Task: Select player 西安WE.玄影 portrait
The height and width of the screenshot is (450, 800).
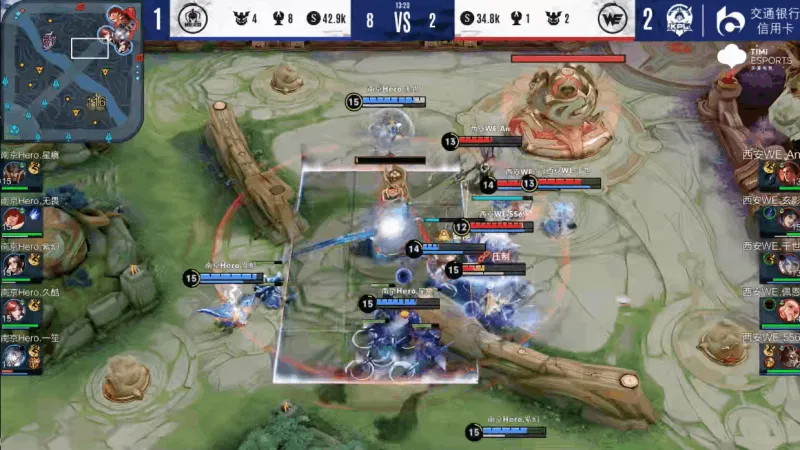Action: point(783,219)
